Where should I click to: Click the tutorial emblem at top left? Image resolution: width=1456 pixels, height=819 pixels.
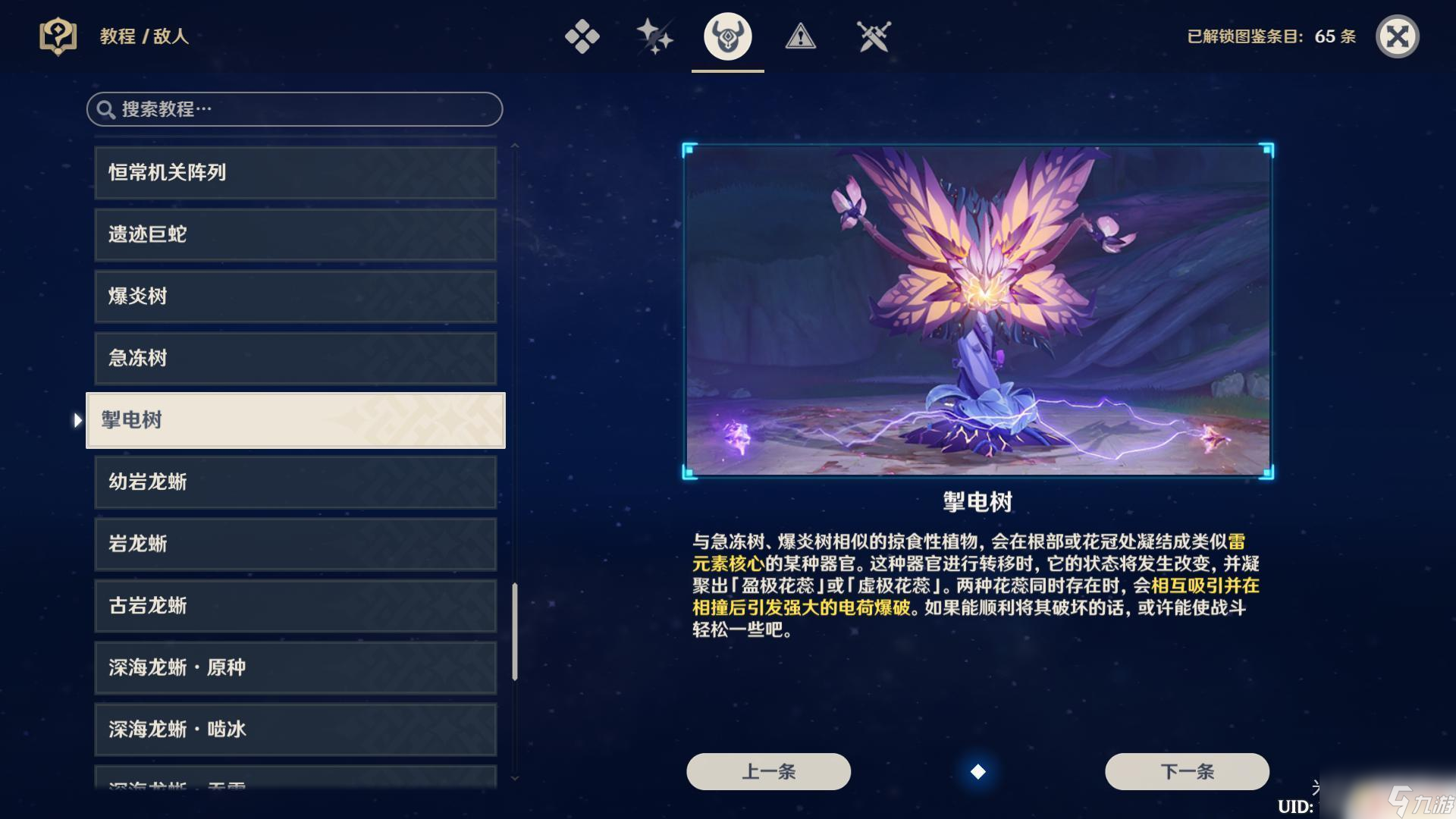57,36
